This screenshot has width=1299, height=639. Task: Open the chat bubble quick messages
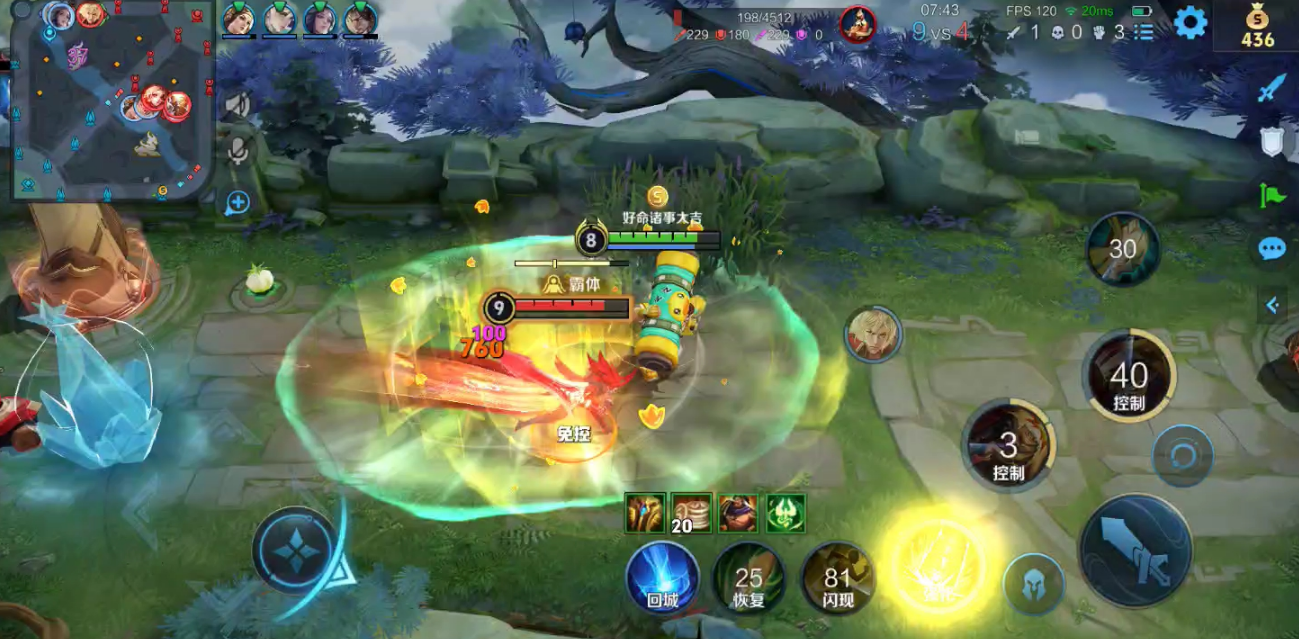(1271, 249)
